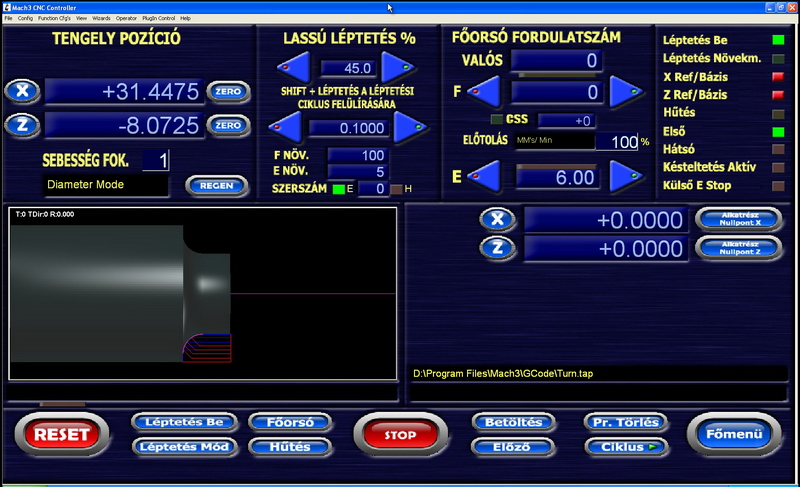Select the Léptetés Mód button

tap(184, 447)
